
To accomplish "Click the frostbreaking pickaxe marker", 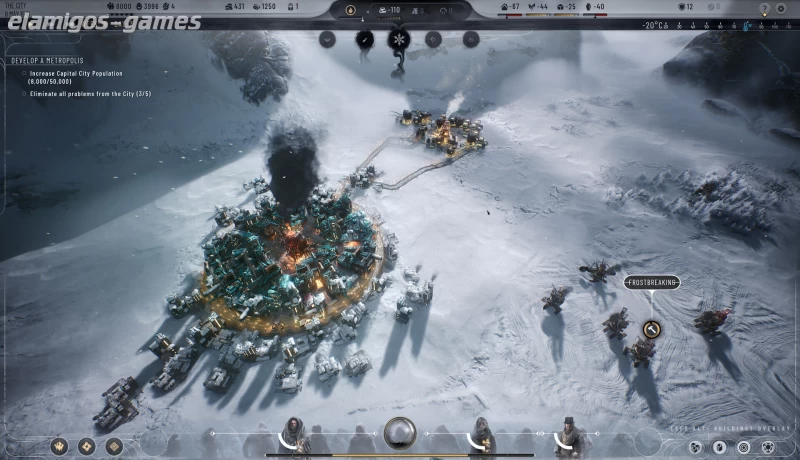I will (652, 328).
